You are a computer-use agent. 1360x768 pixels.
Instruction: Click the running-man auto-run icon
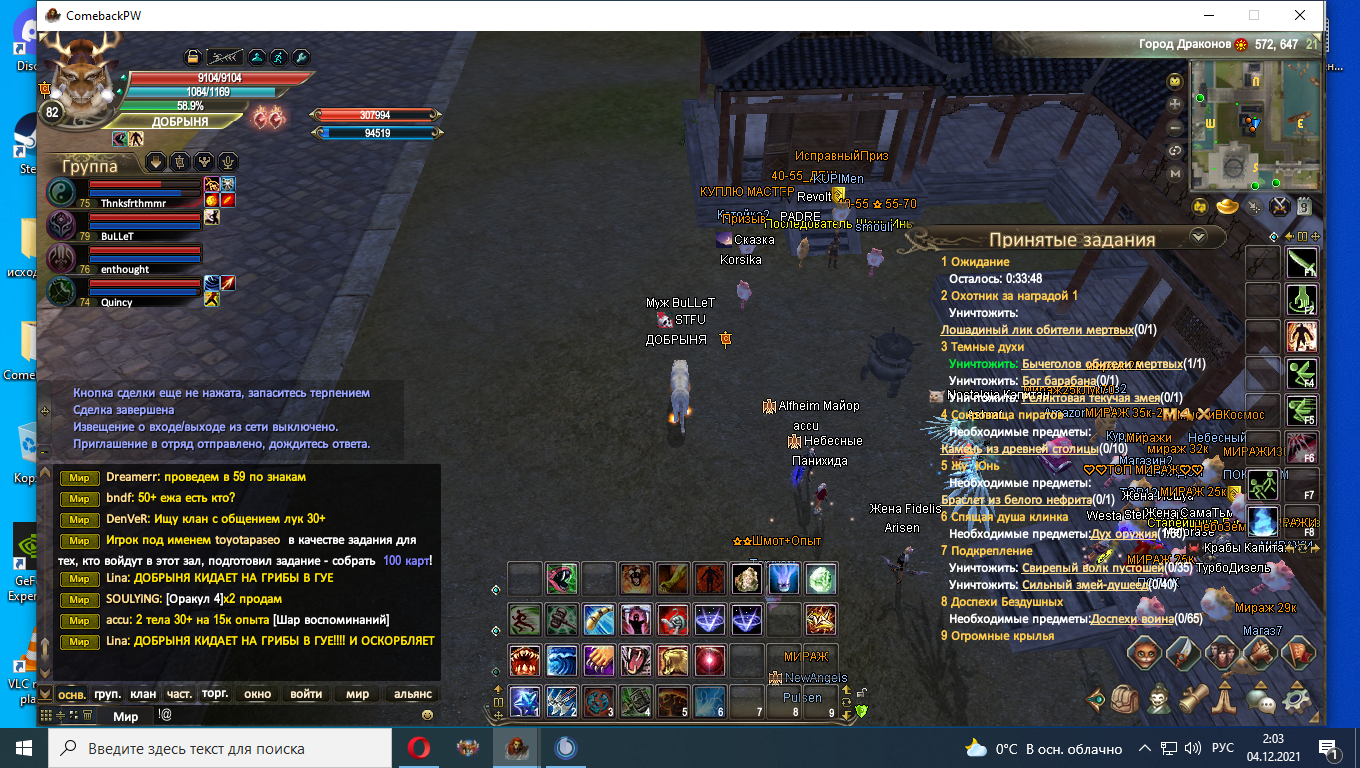pos(278,57)
